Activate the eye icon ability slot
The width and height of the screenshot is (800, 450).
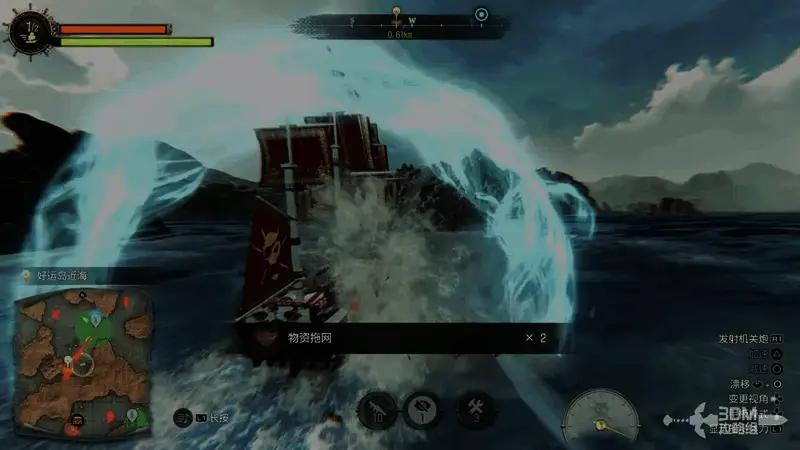[421, 409]
